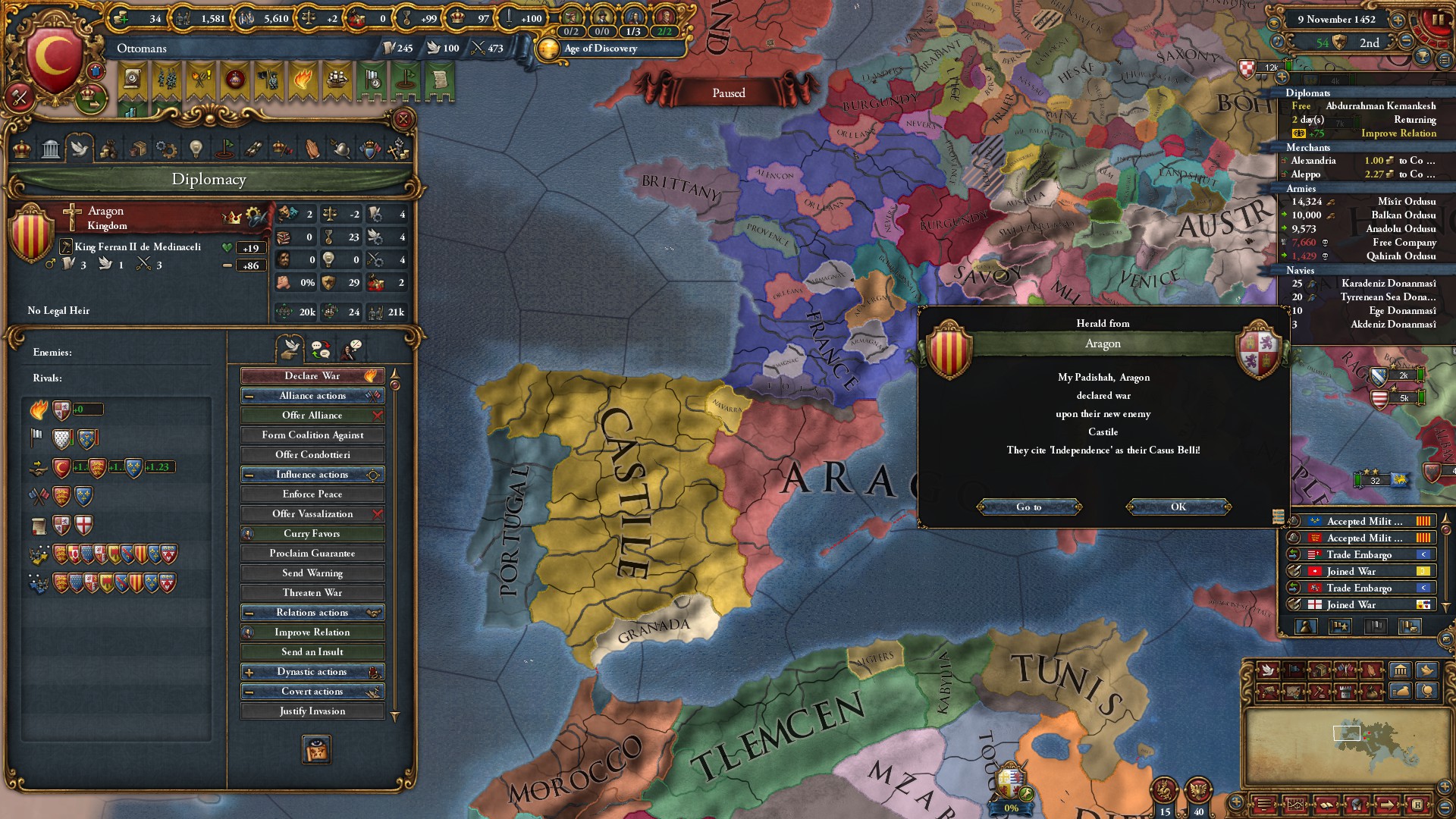Start Improve Relation with Aragon

point(312,632)
